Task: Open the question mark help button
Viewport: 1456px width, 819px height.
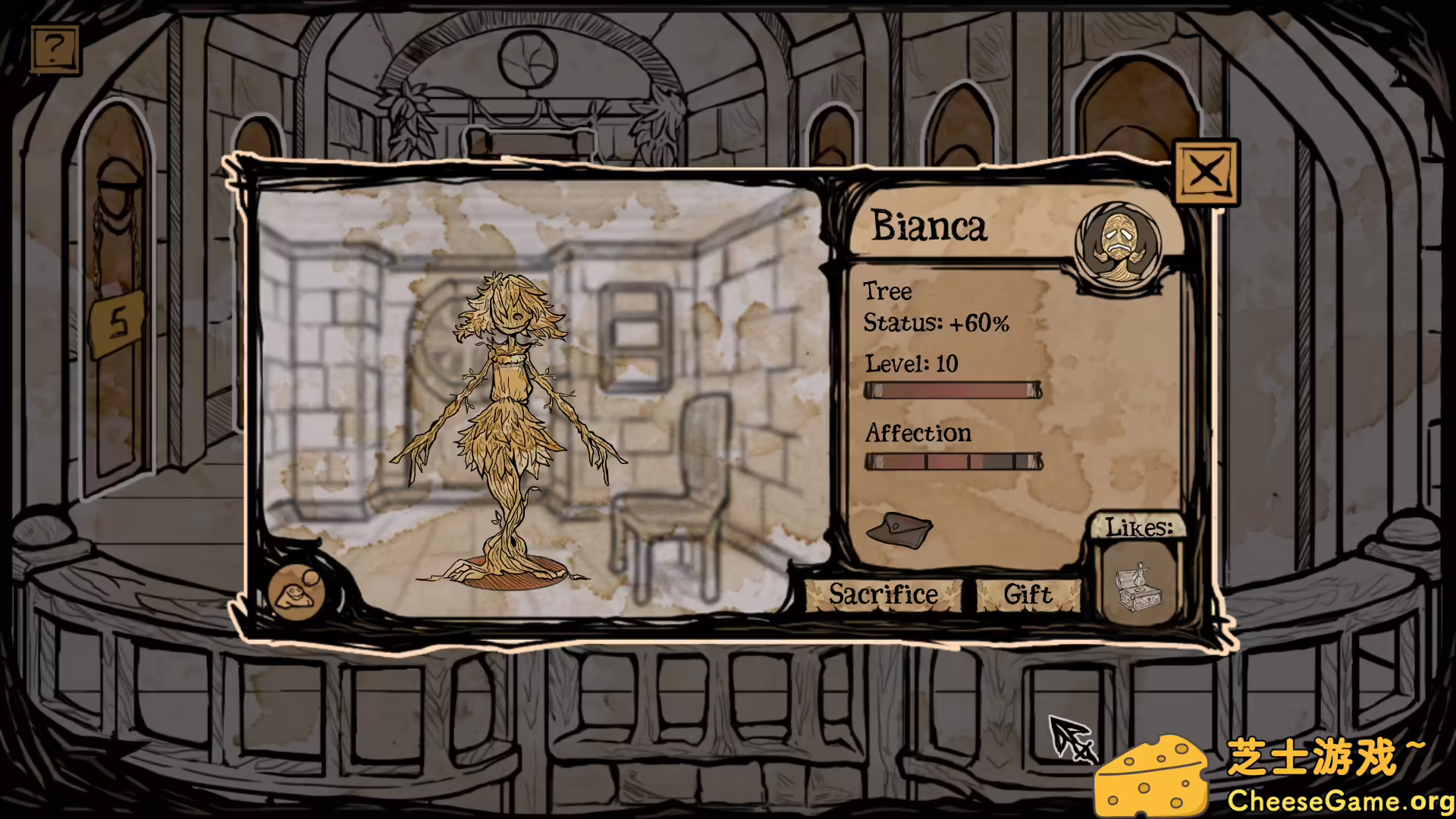Action: point(55,49)
